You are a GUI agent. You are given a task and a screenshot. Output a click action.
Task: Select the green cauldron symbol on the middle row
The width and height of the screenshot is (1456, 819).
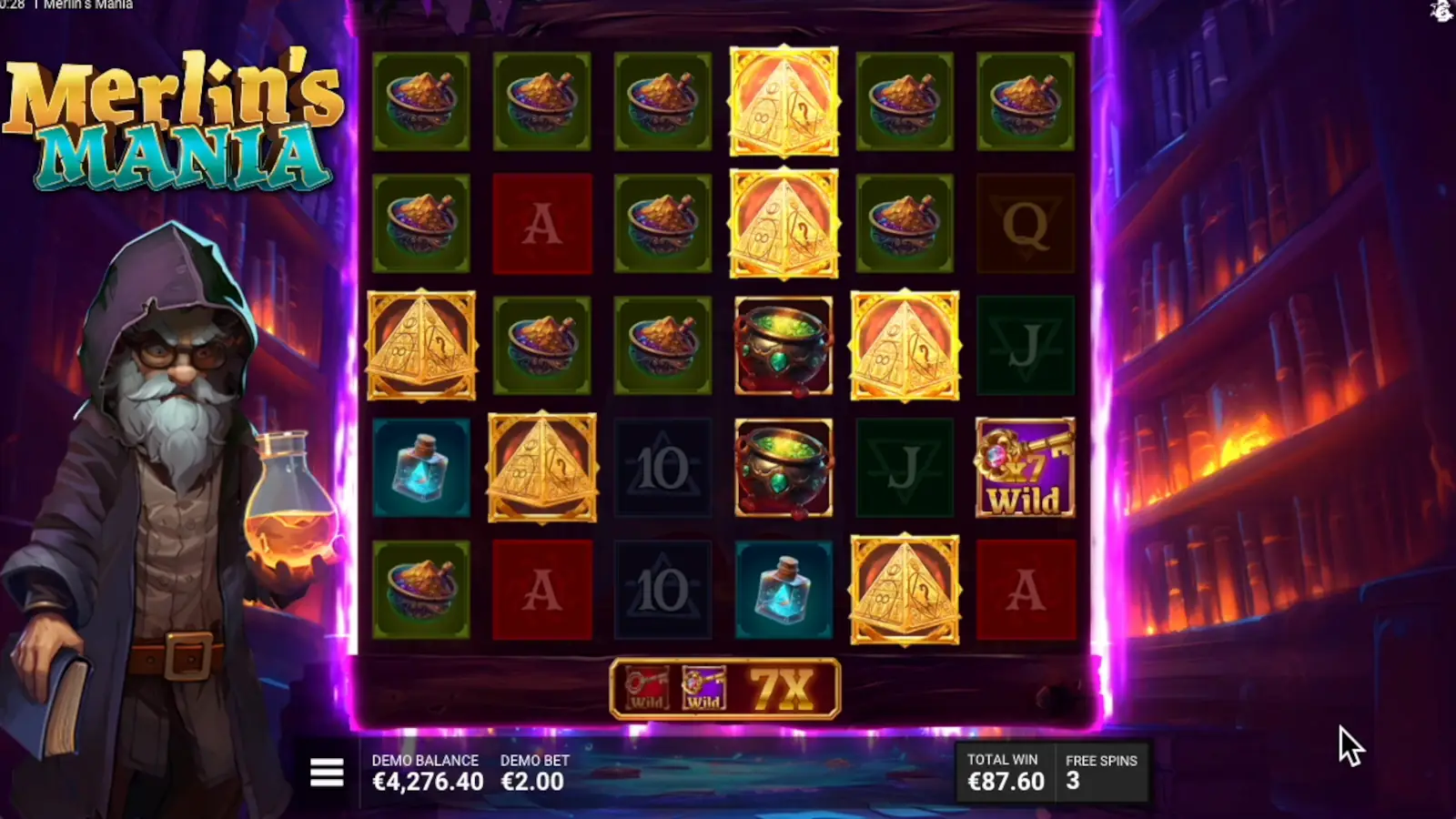784,346
